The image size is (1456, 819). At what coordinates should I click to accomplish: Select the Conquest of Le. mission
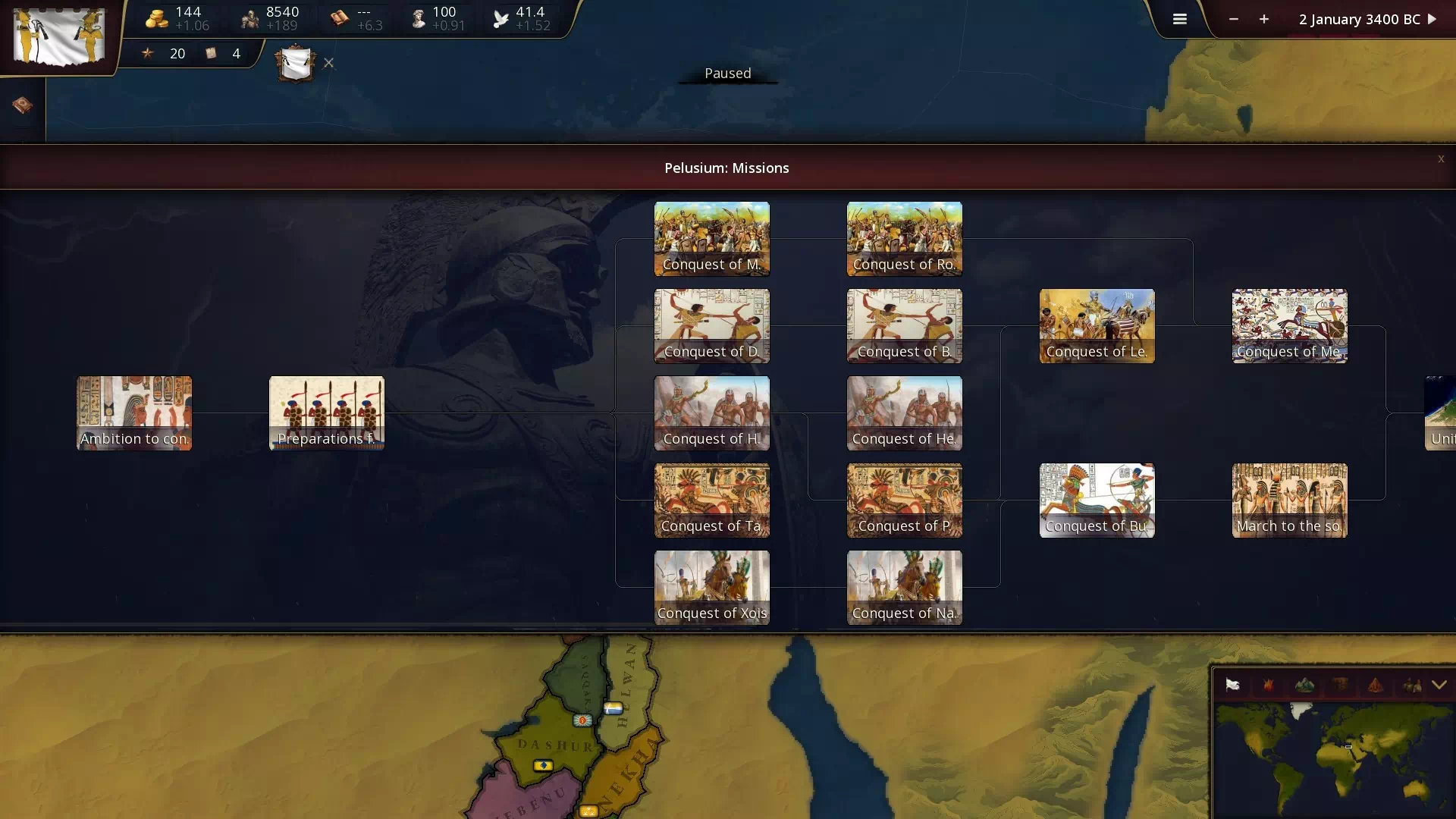point(1097,325)
